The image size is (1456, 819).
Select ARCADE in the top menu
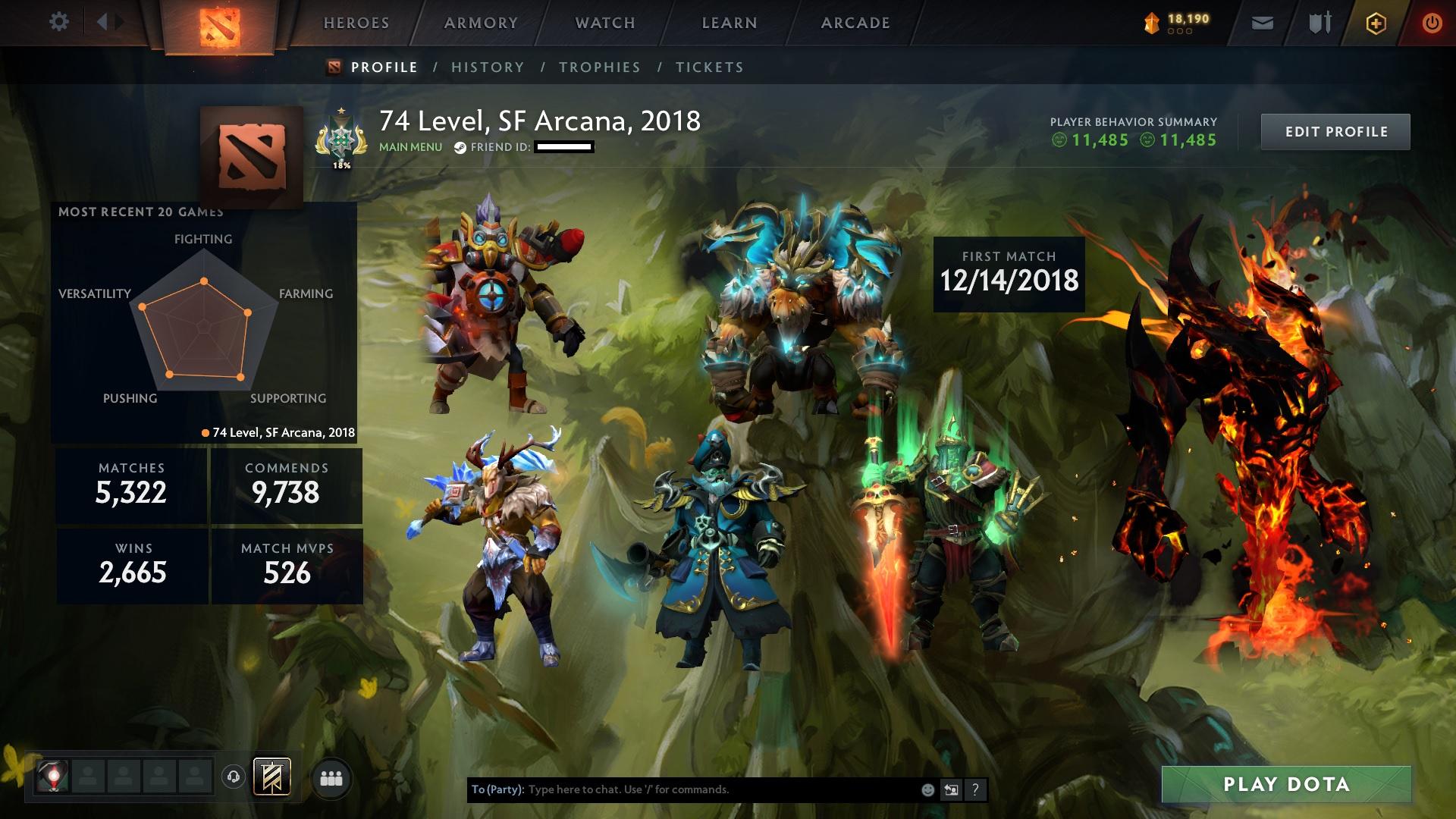tap(855, 23)
